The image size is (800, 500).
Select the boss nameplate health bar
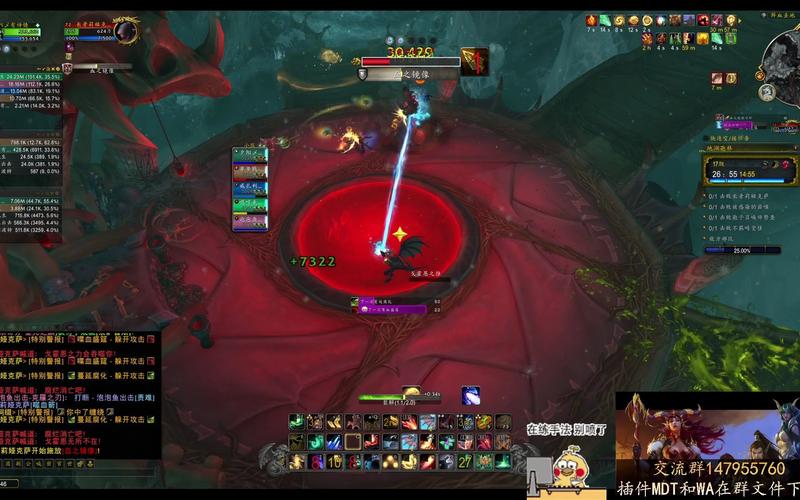(408, 62)
